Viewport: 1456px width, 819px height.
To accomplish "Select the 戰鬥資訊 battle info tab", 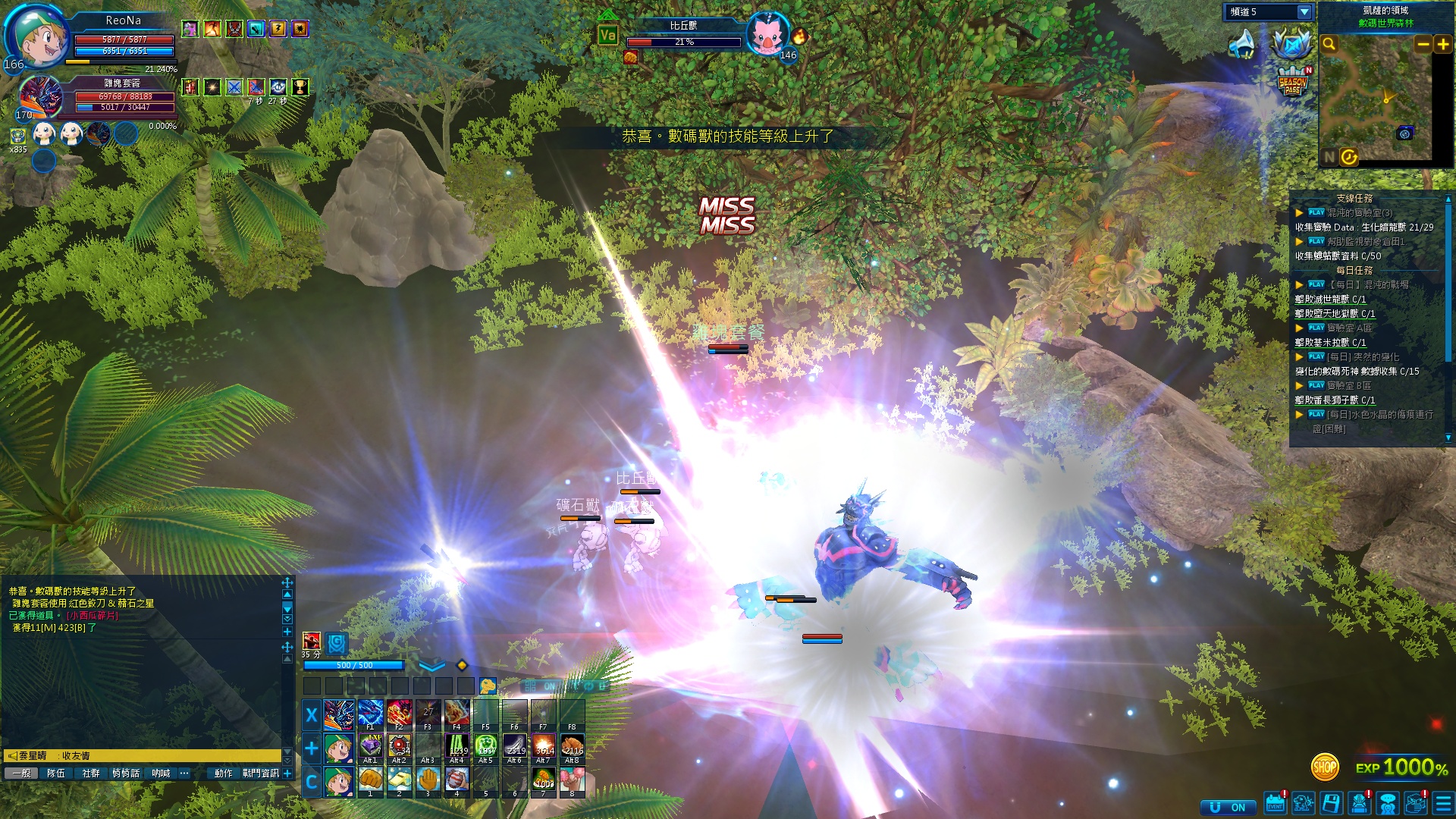I will click(261, 773).
